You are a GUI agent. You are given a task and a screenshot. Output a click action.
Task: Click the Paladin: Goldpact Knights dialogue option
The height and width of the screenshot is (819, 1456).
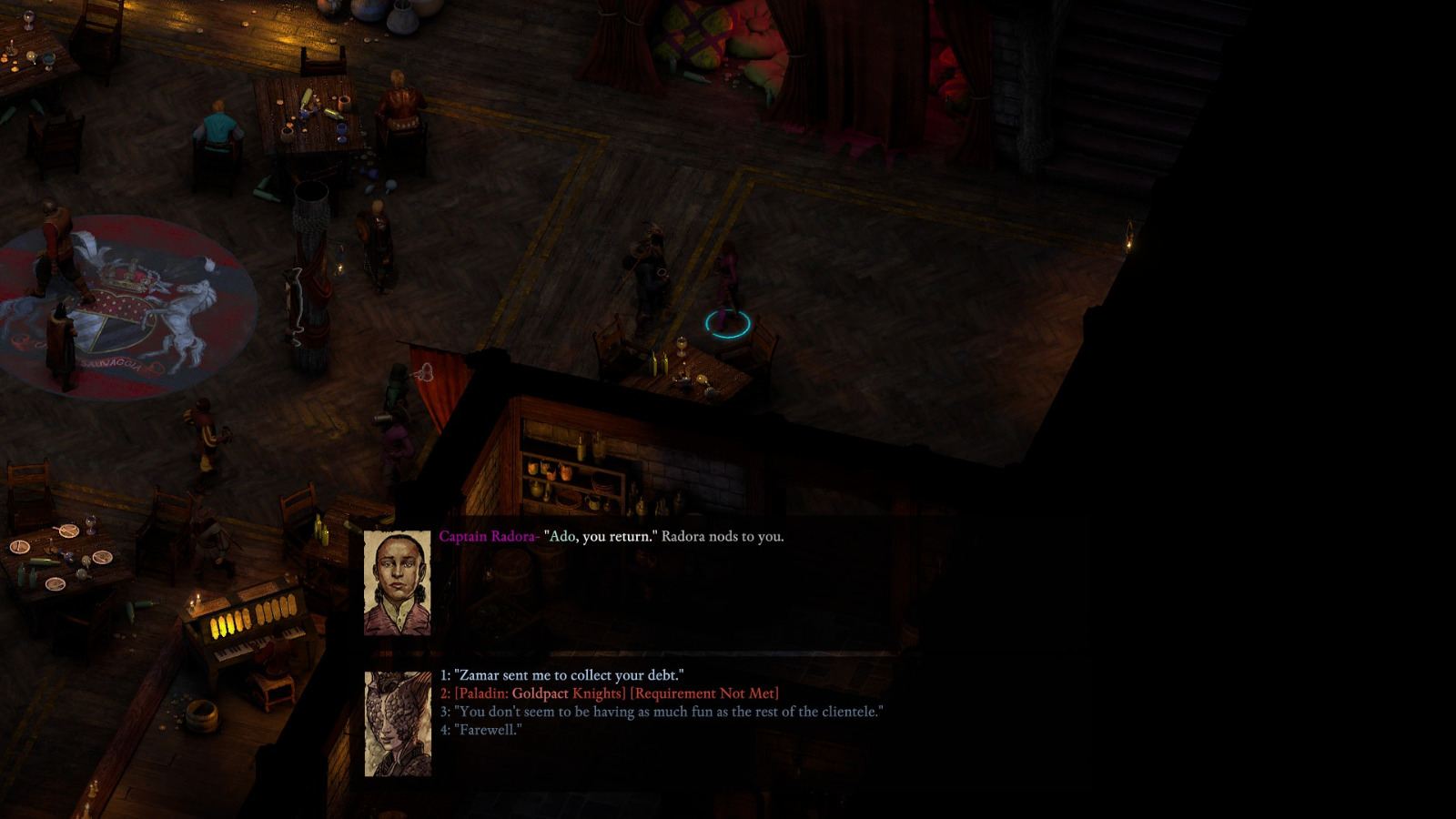tap(610, 693)
